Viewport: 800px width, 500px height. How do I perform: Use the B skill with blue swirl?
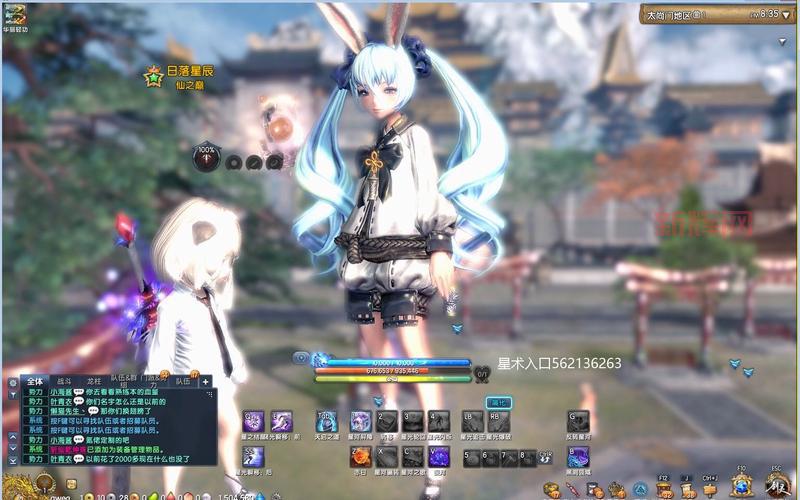[578, 457]
